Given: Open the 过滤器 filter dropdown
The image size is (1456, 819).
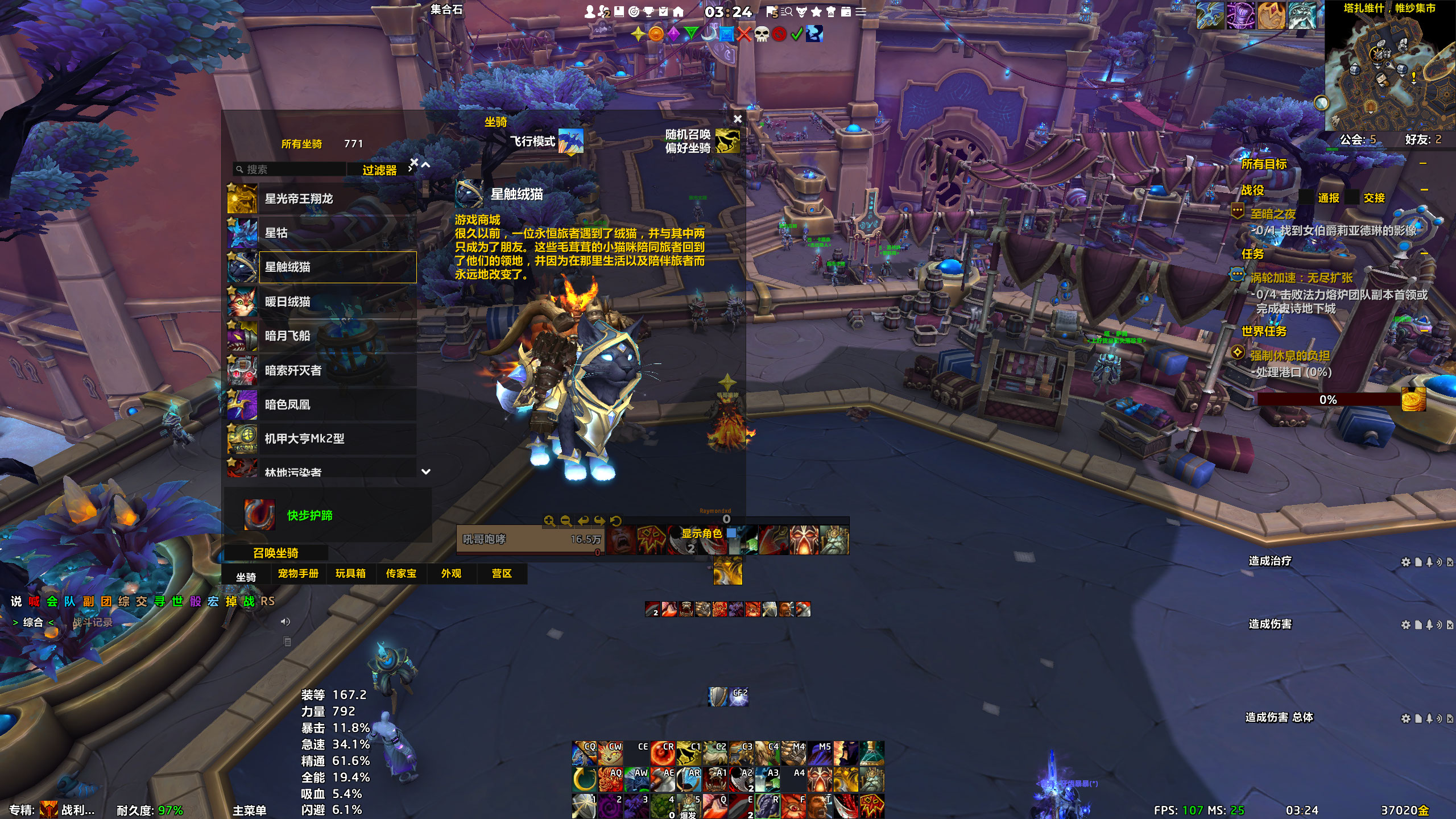Looking at the screenshot, I should pos(380,170).
